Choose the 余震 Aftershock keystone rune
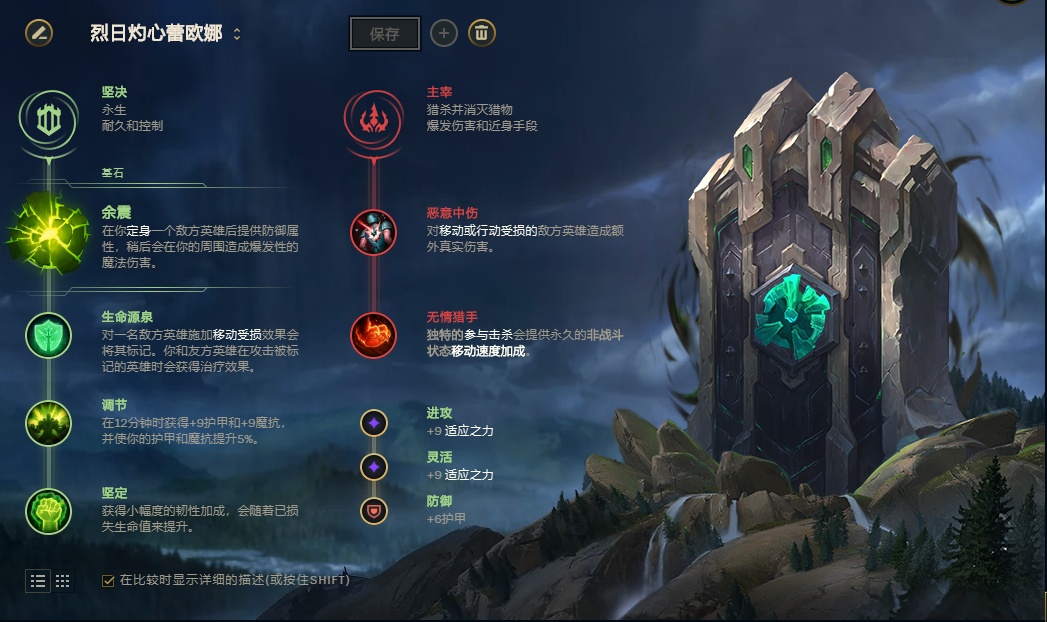Viewport: 1047px width, 622px height. [x=48, y=230]
